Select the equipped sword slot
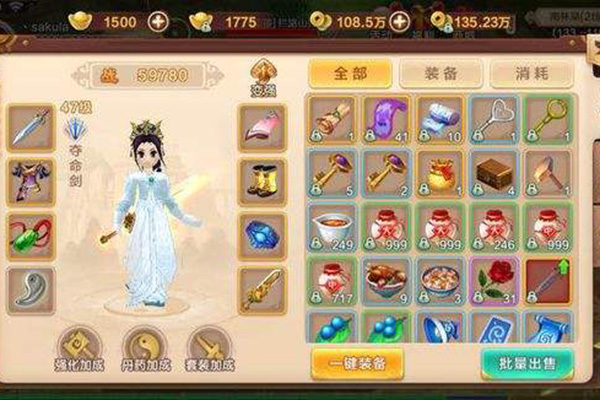Viewport: 600px width, 400px height. [30, 127]
